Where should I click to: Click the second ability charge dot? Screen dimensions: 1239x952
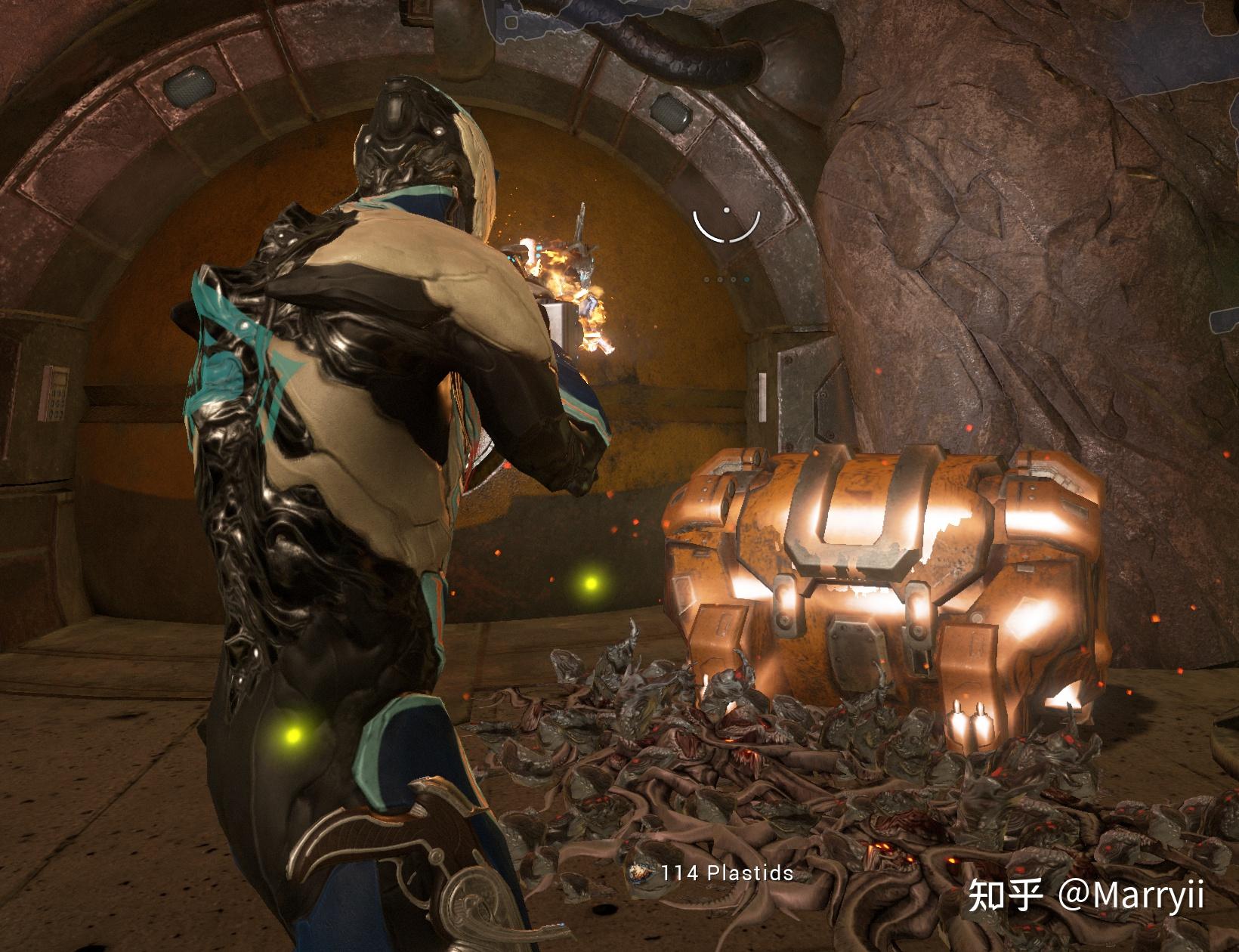[x=720, y=280]
